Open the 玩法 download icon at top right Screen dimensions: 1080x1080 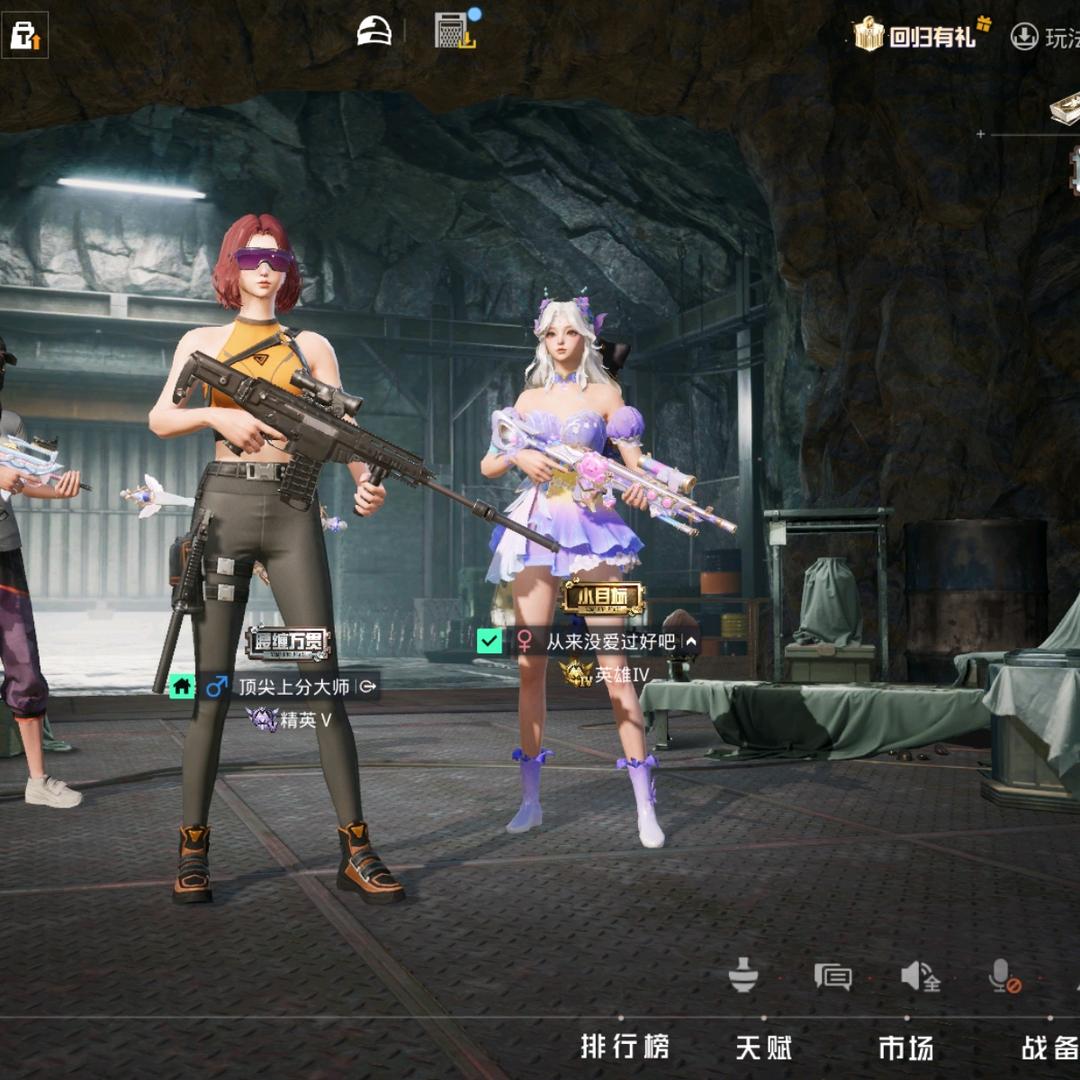pos(1024,37)
